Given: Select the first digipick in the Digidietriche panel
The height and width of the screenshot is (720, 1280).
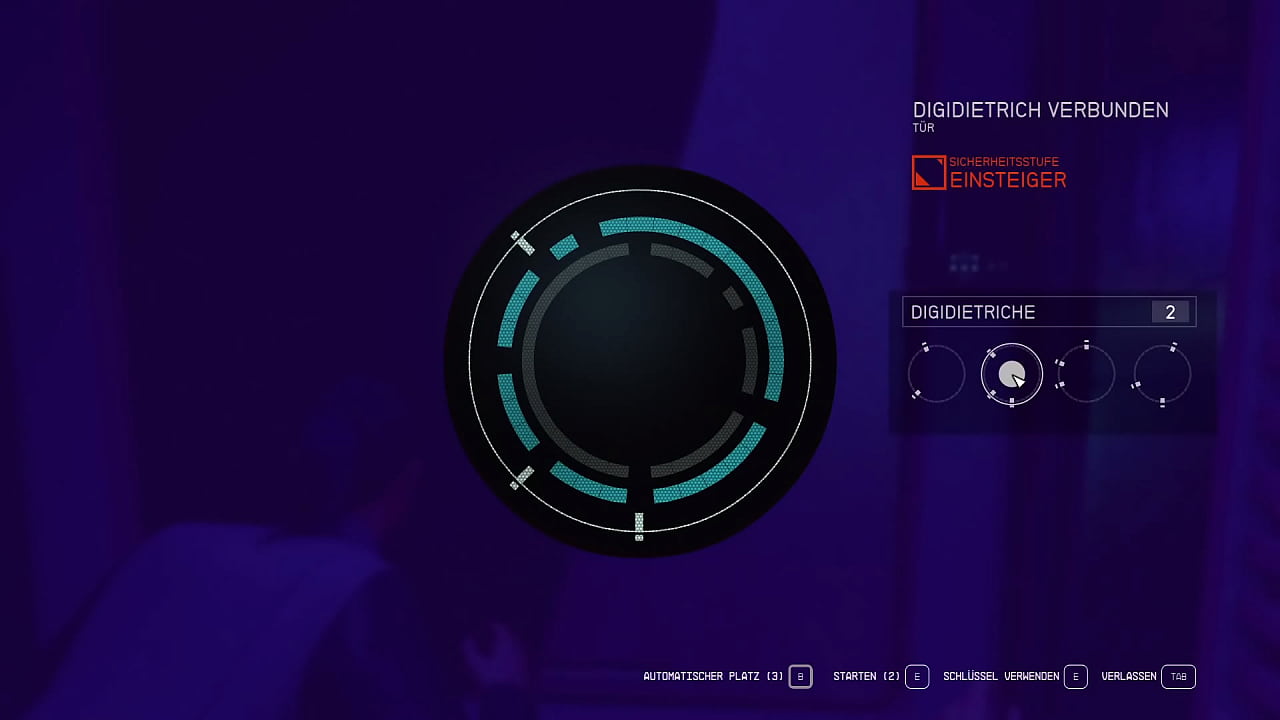Looking at the screenshot, I should (x=936, y=373).
